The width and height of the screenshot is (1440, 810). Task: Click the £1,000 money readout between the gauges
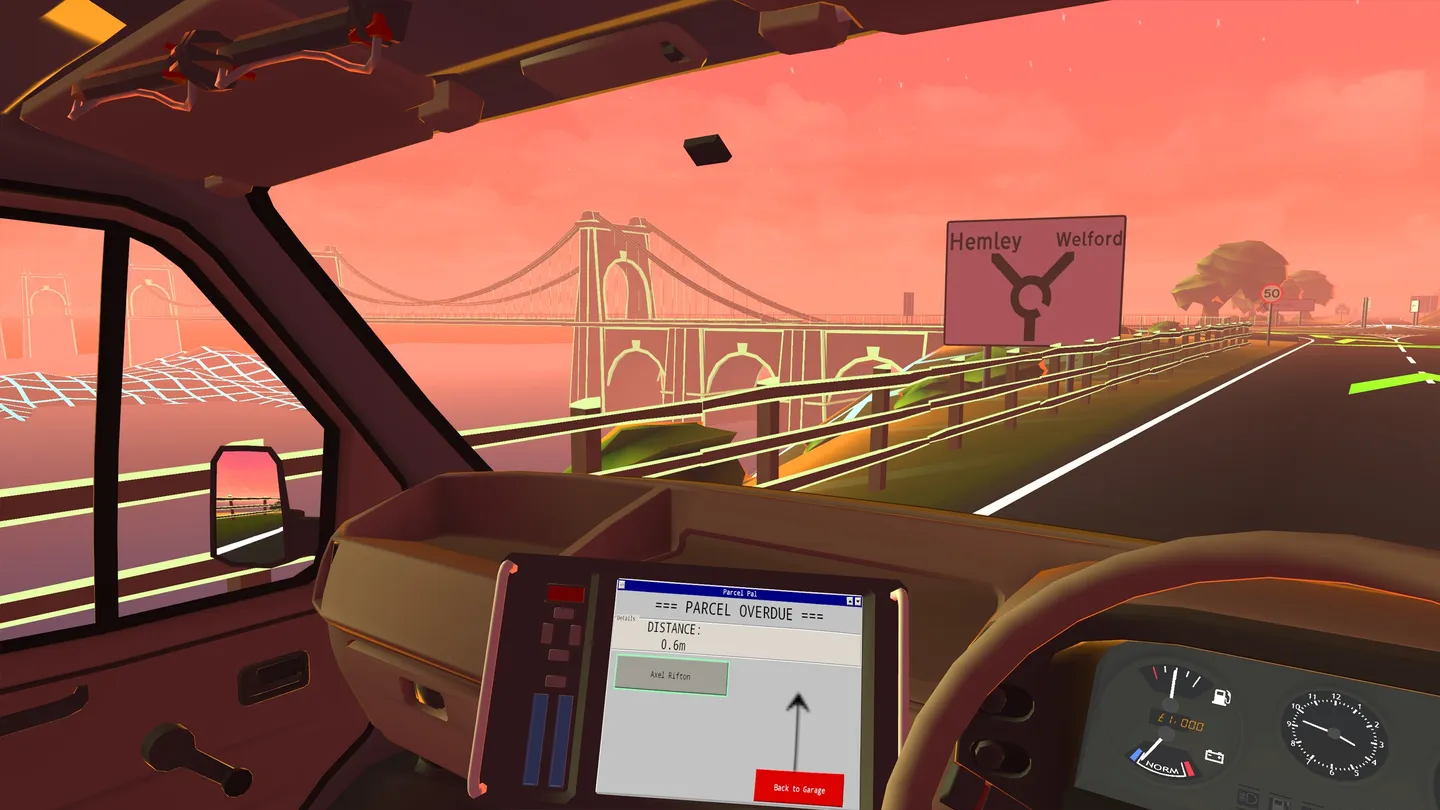1180,722
